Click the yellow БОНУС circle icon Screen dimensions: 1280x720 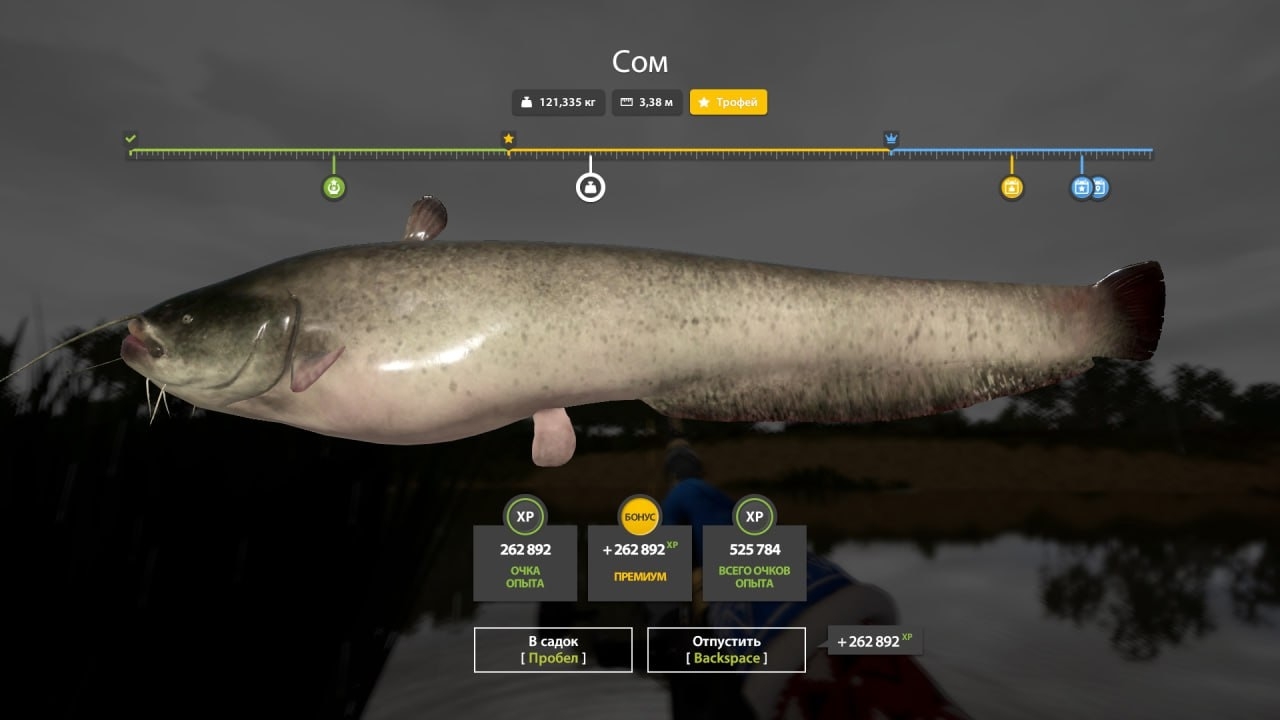pyautogui.click(x=640, y=517)
